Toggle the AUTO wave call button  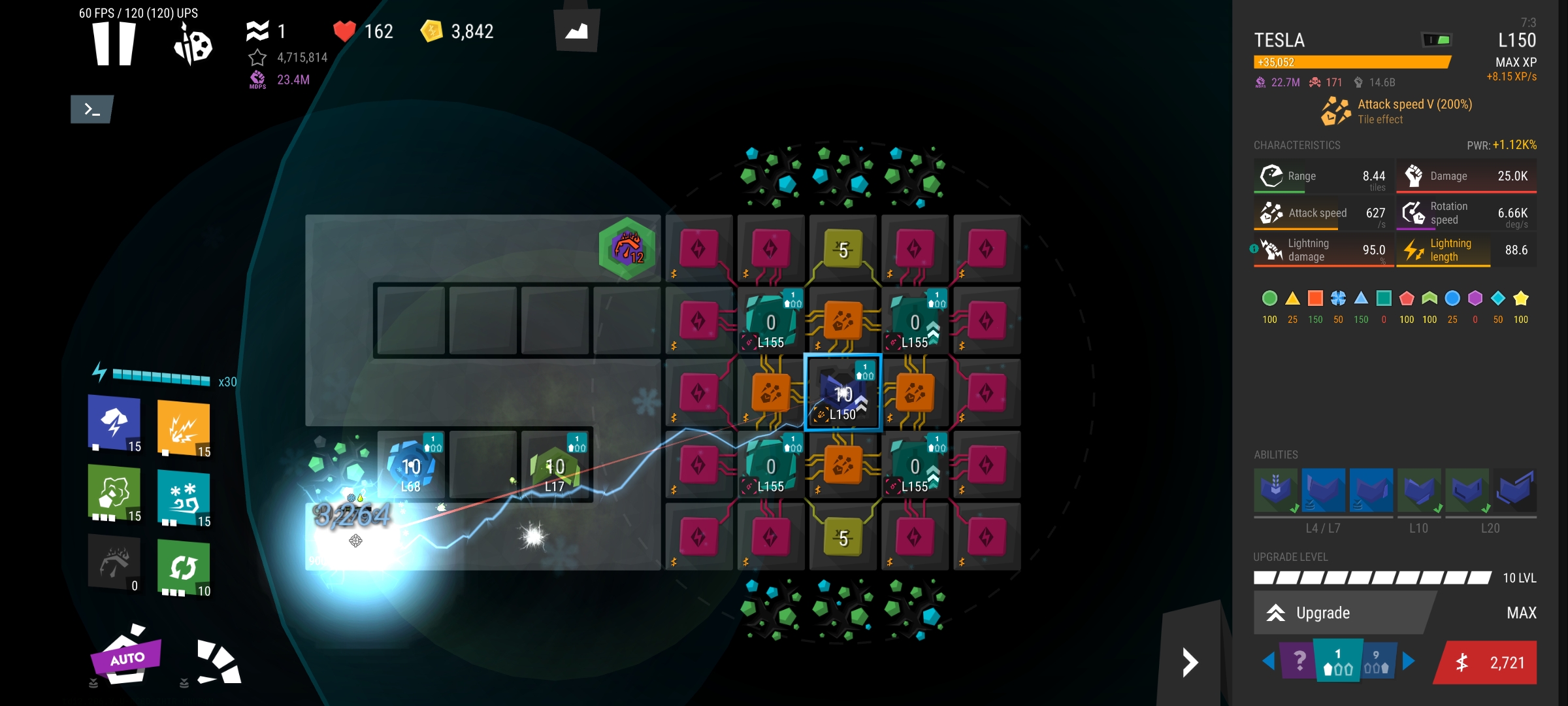(125, 656)
